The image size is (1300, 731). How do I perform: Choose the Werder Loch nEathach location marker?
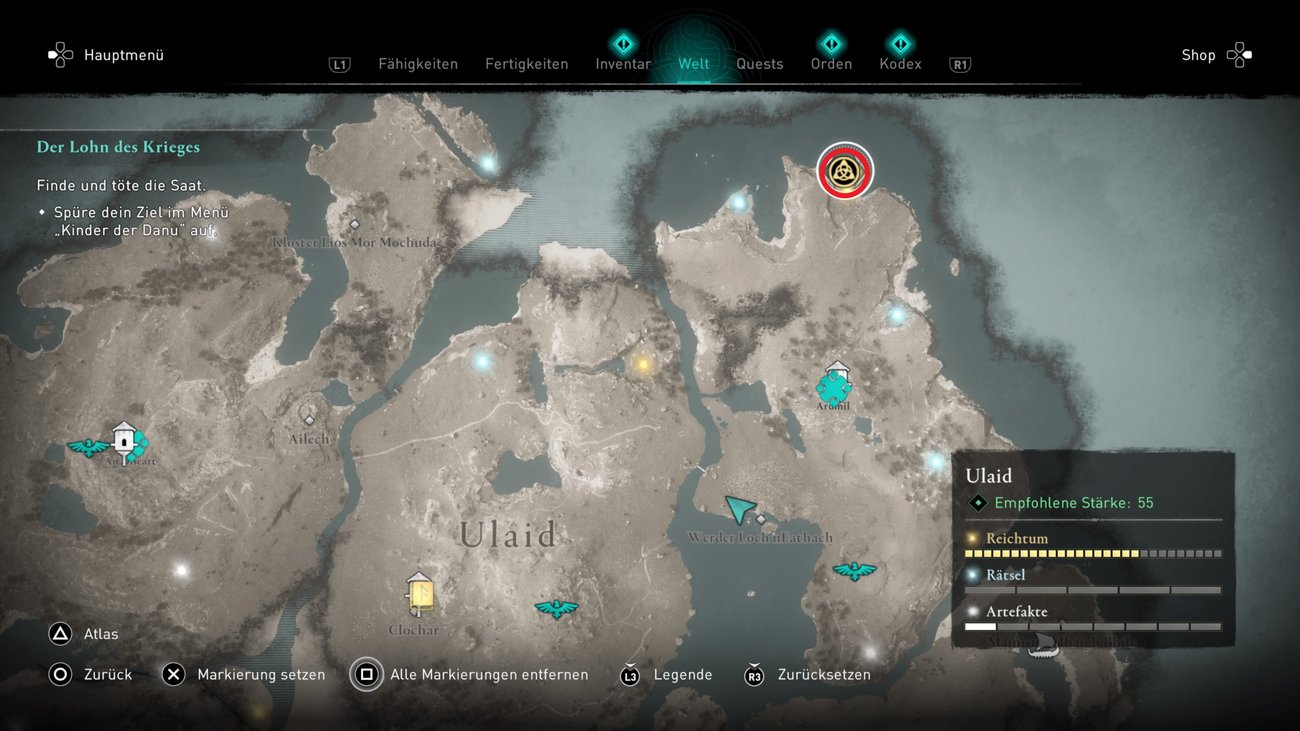coord(761,520)
